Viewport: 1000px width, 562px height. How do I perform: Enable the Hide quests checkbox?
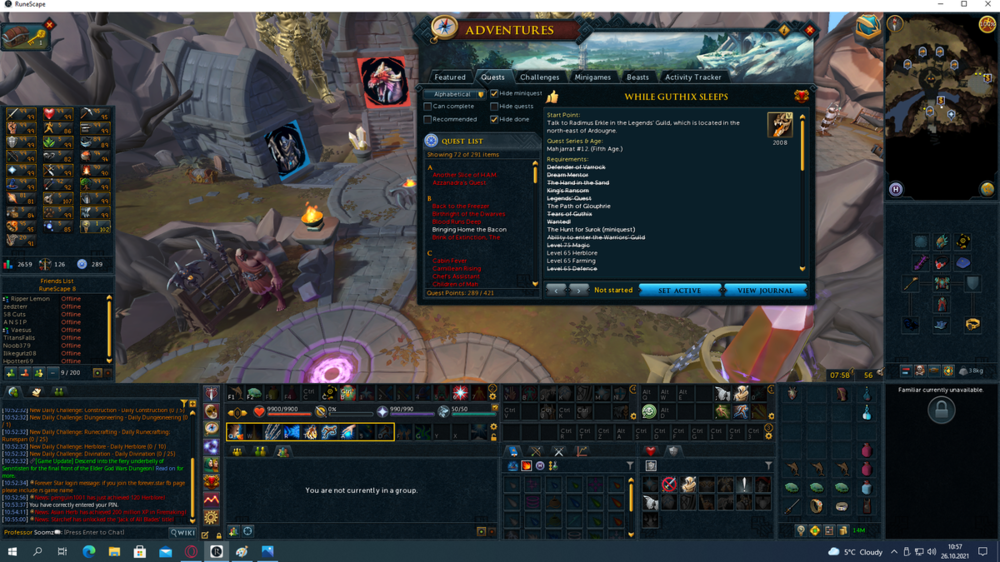tap(494, 106)
